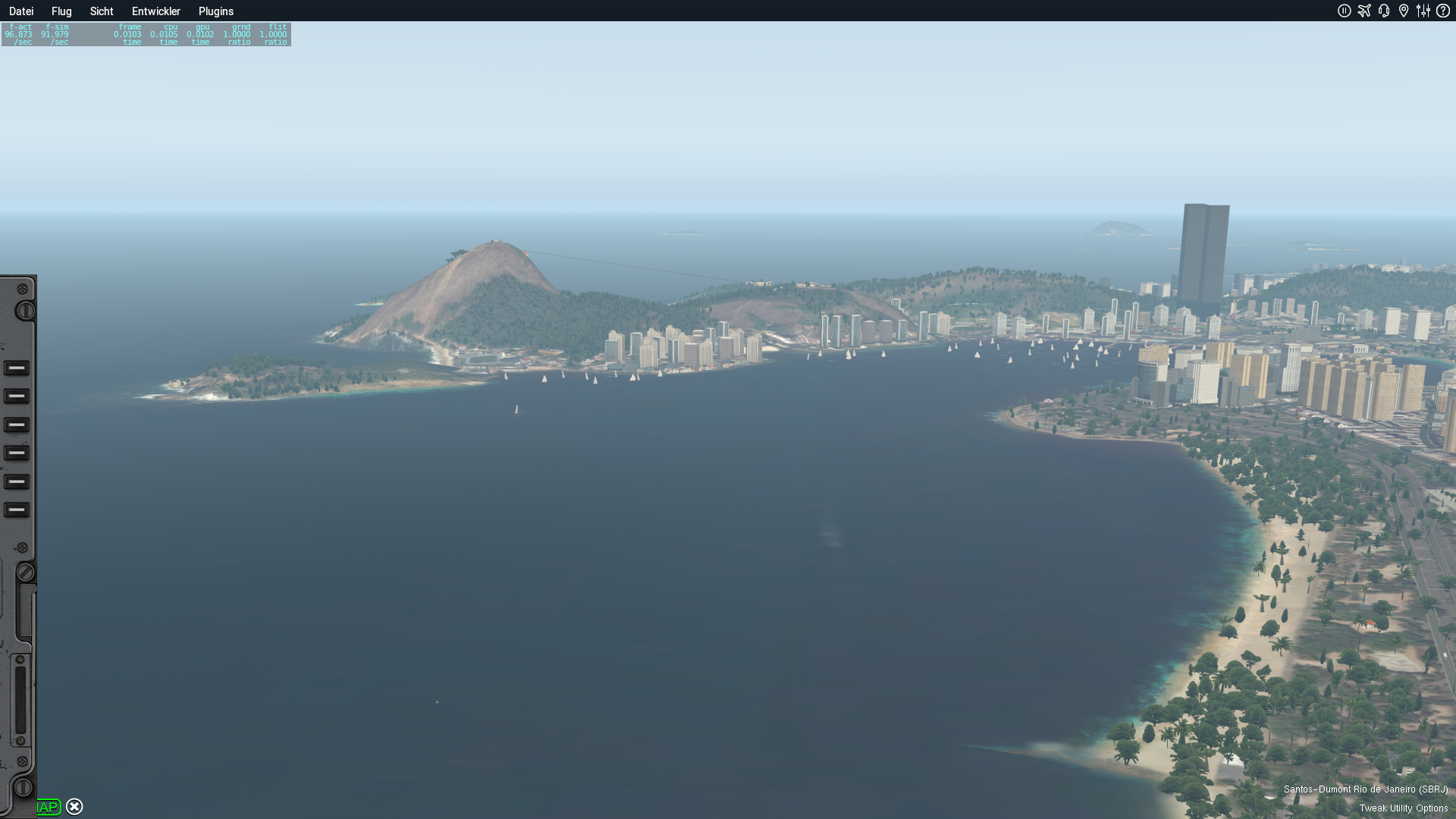This screenshot has height=819, width=1456.
Task: Open Tweak Utility Options
Action: click(x=1403, y=808)
